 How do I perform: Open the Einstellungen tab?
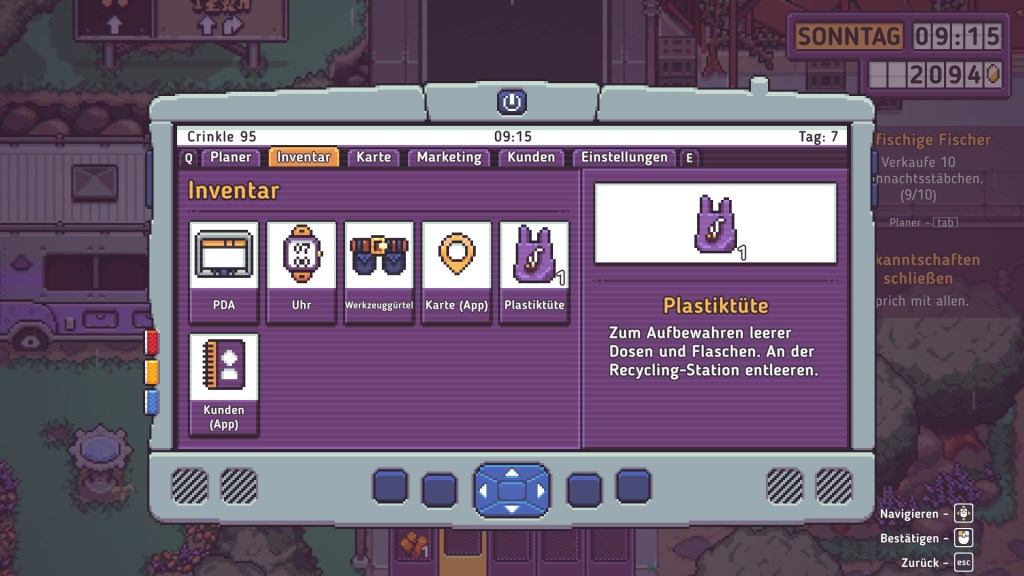[624, 157]
